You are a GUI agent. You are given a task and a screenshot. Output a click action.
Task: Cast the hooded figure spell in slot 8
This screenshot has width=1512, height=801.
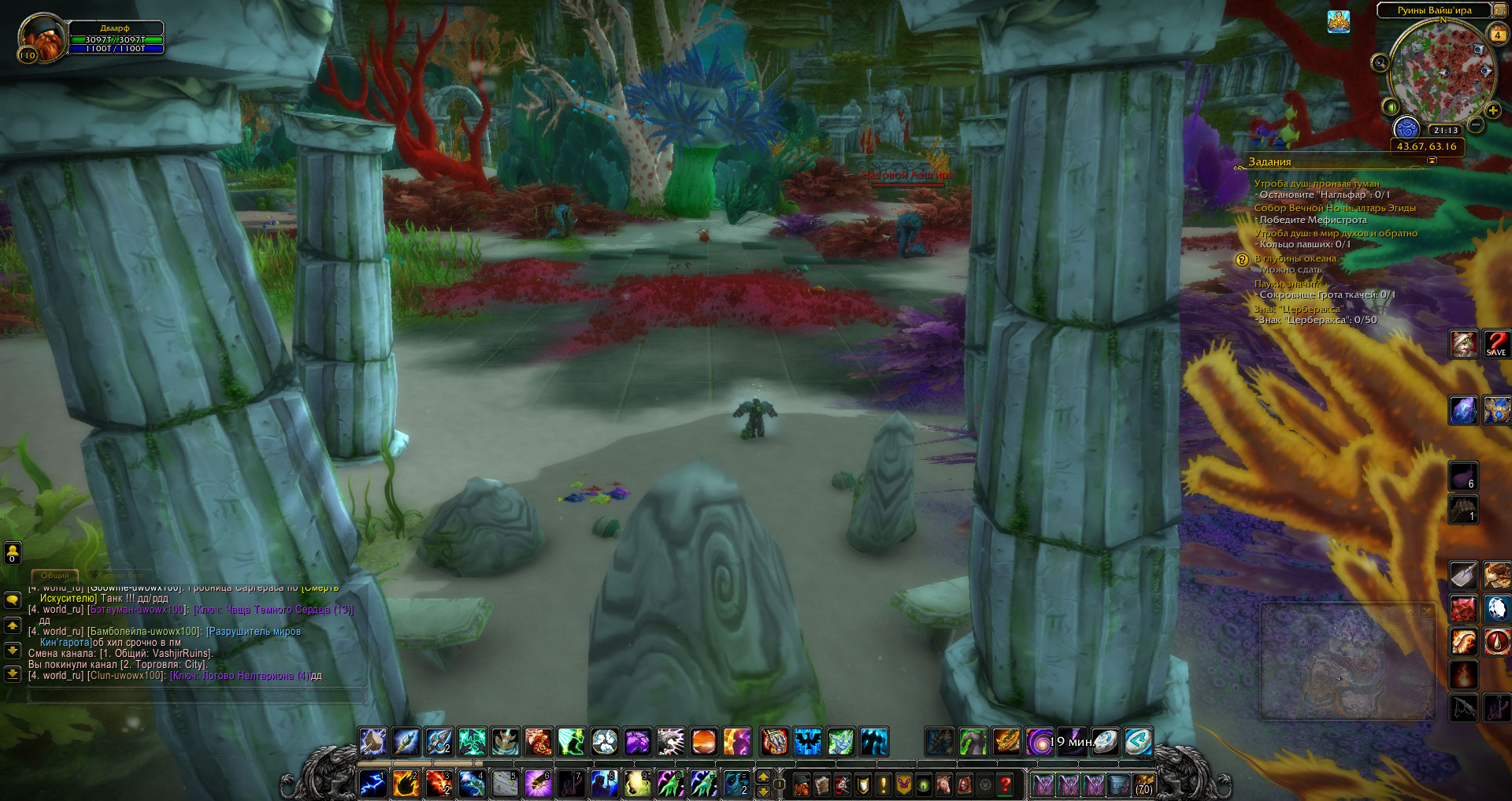604,784
